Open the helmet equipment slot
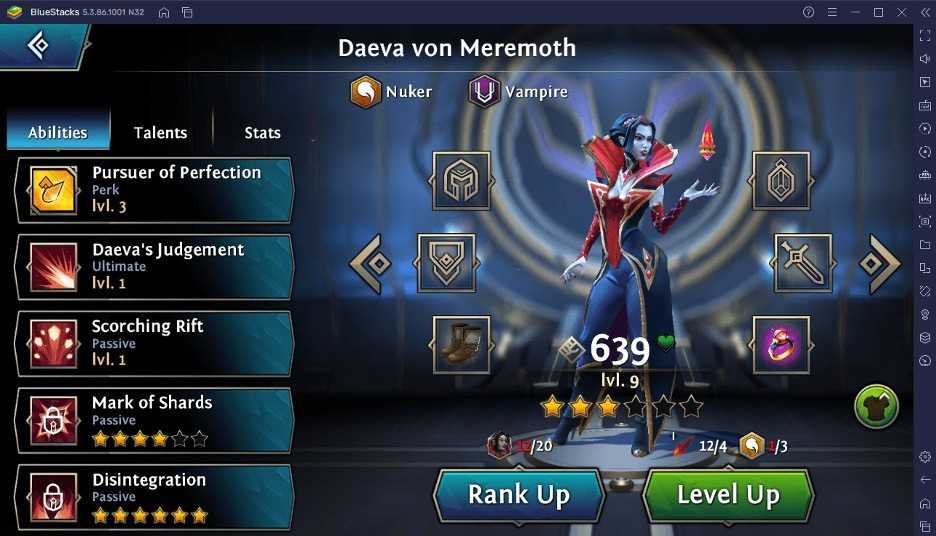 click(x=461, y=181)
